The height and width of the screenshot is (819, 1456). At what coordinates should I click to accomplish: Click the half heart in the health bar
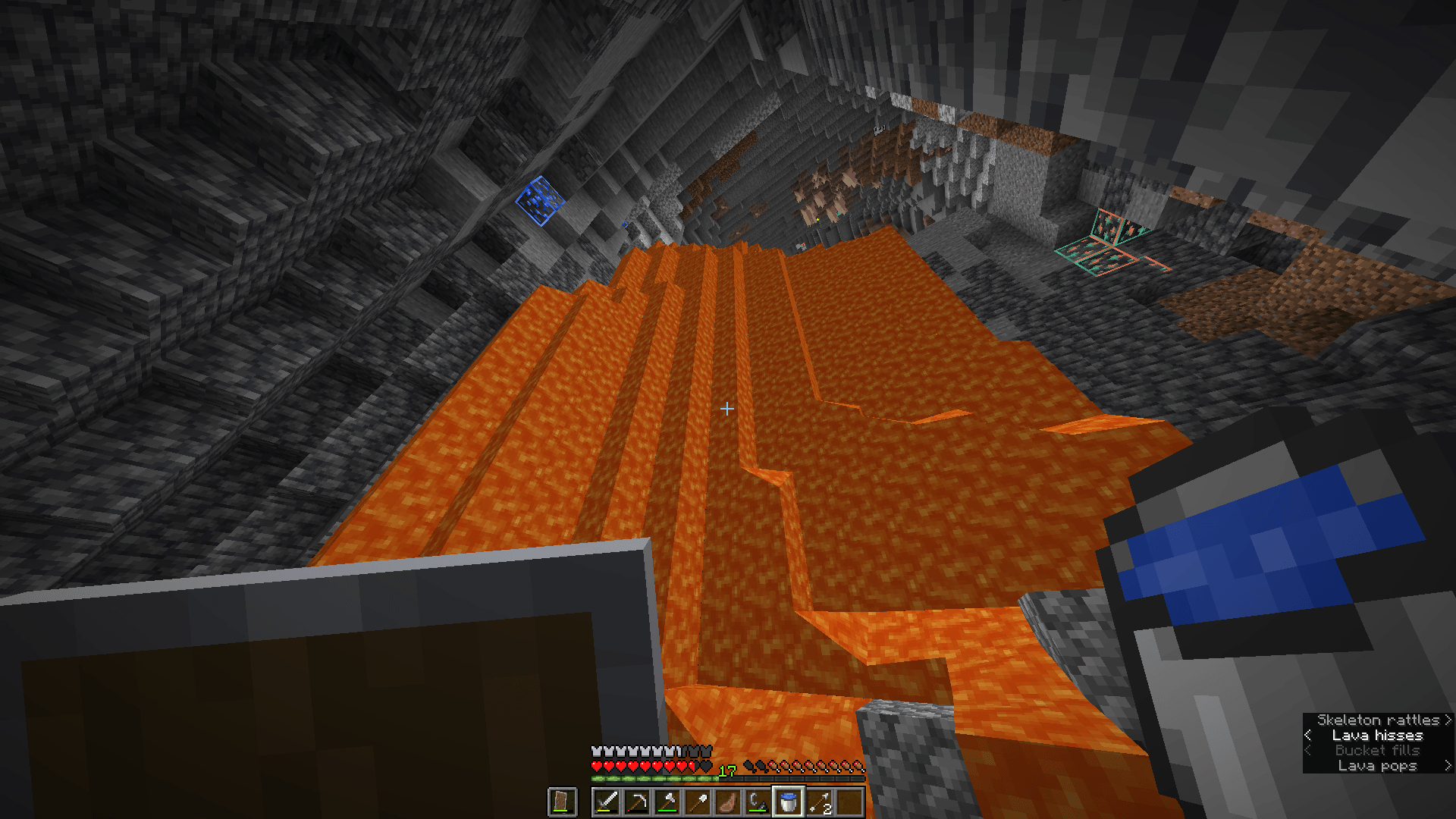(692, 764)
